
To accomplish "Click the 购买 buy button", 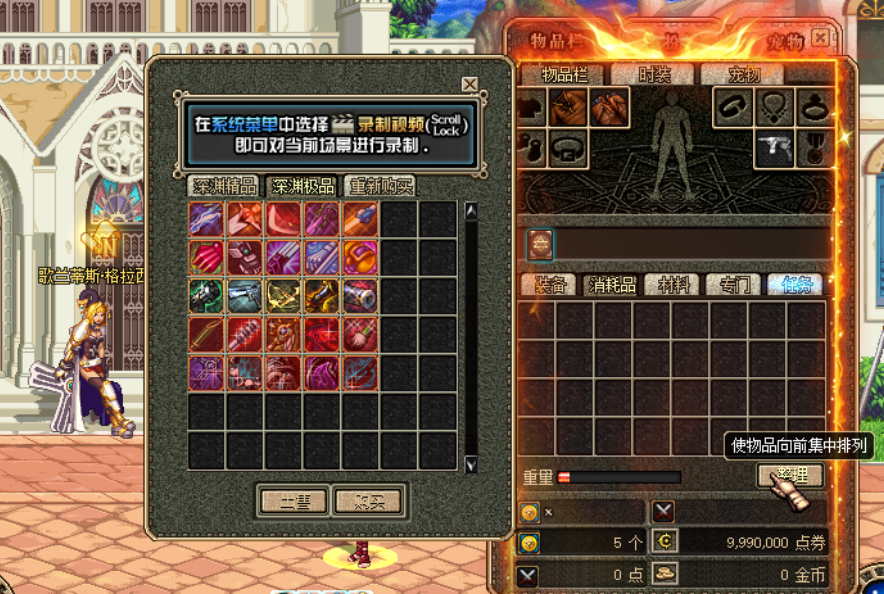I will pyautogui.click(x=368, y=501).
